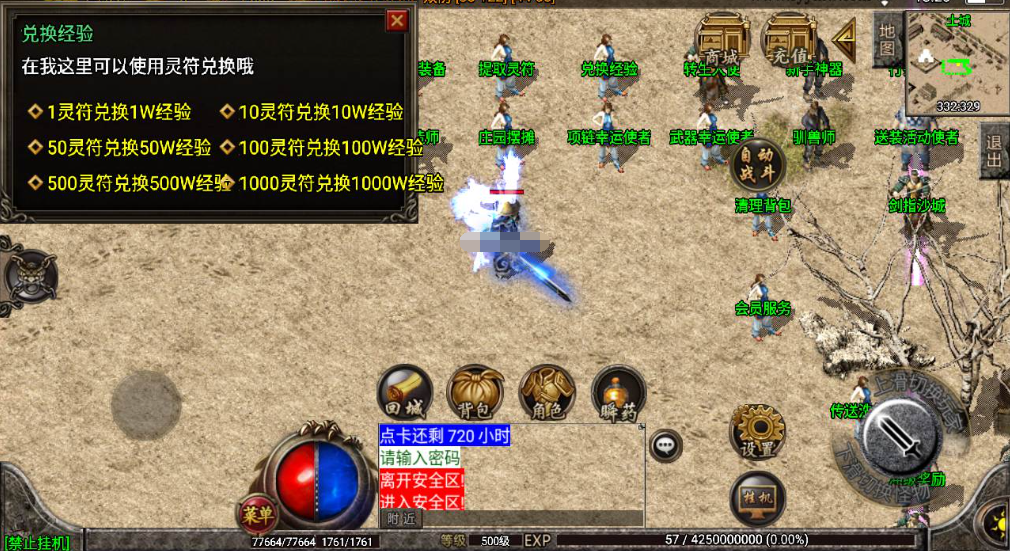
Task: Open the 角色 character sheet
Action: coord(547,392)
